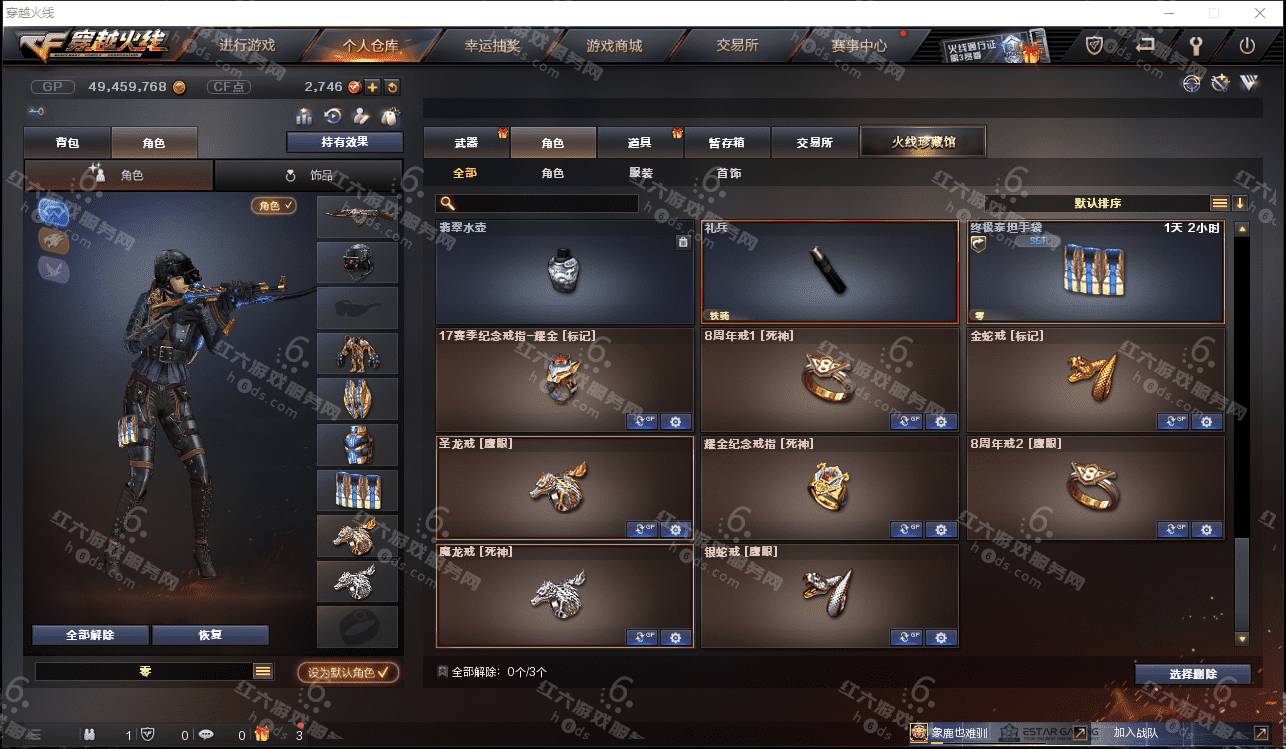Viewport: 1286px width, 749px height.
Task: Select the 金蛇戒 gold snake ring
Action: tap(1095, 379)
